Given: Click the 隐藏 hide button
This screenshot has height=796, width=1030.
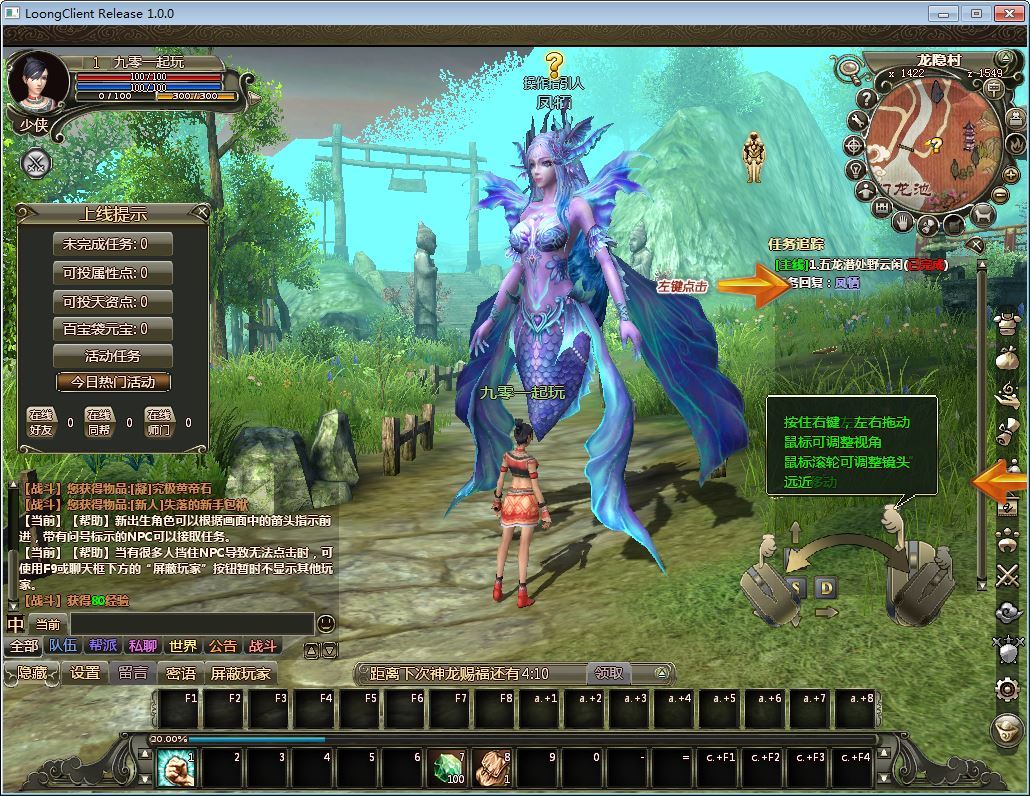Looking at the screenshot, I should pyautogui.click(x=31, y=673).
